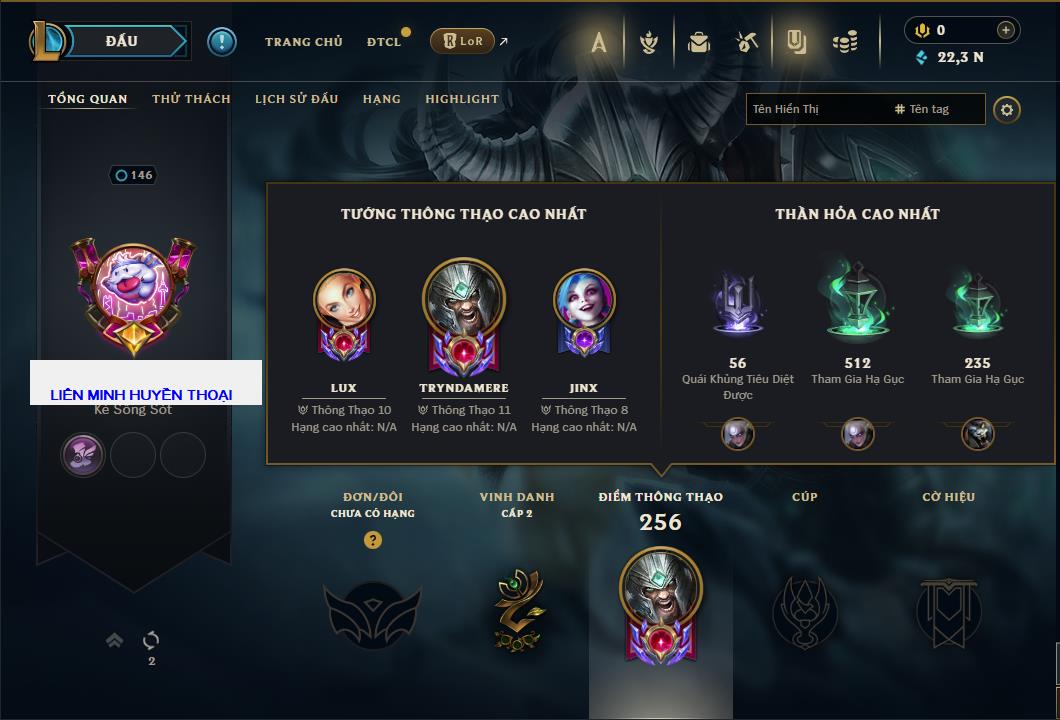Click the plus button to buy currency
The width and height of the screenshot is (1060, 720).
point(1006,30)
